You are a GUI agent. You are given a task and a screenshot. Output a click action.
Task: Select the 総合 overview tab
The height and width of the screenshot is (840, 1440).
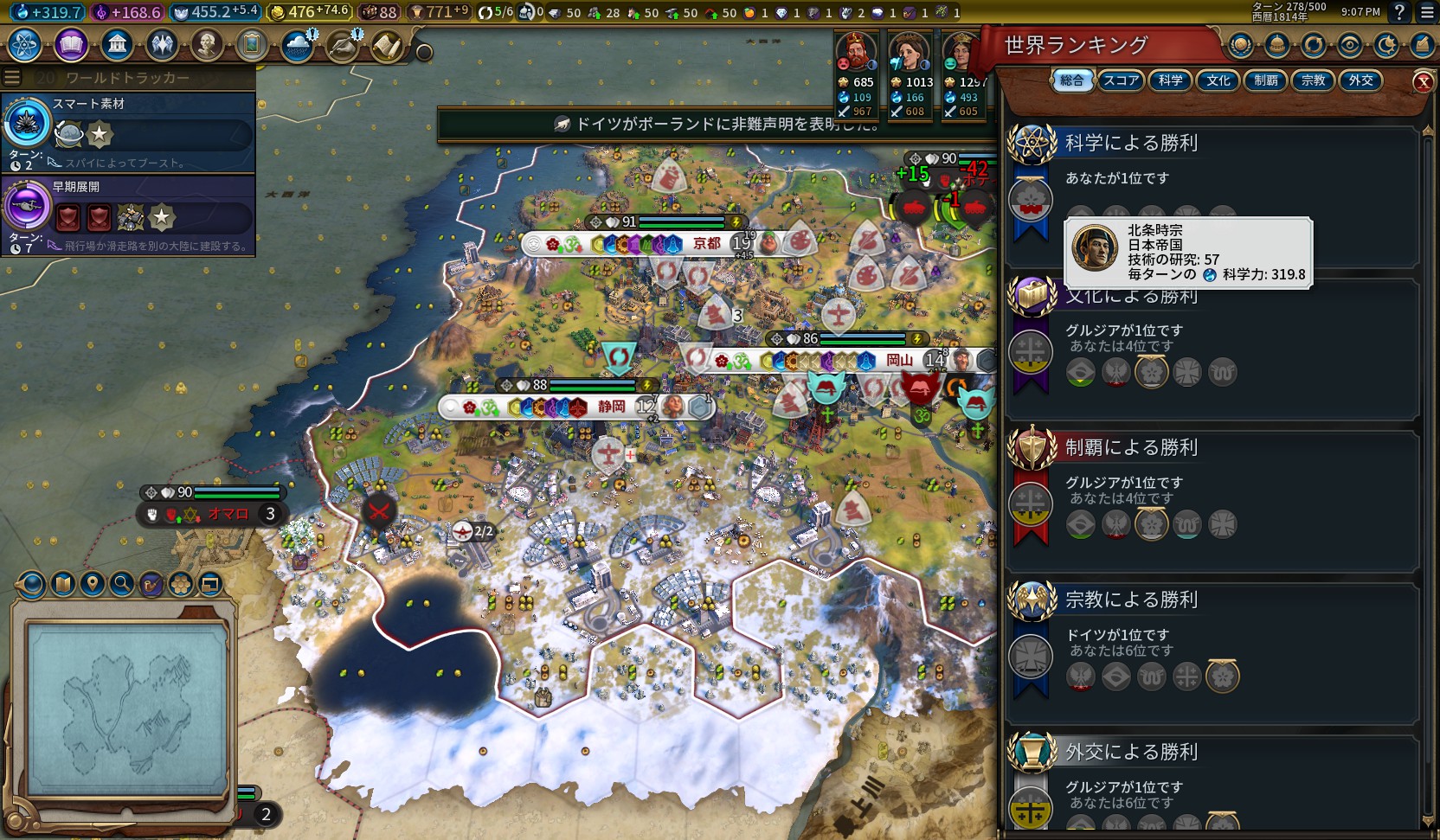click(x=1071, y=80)
